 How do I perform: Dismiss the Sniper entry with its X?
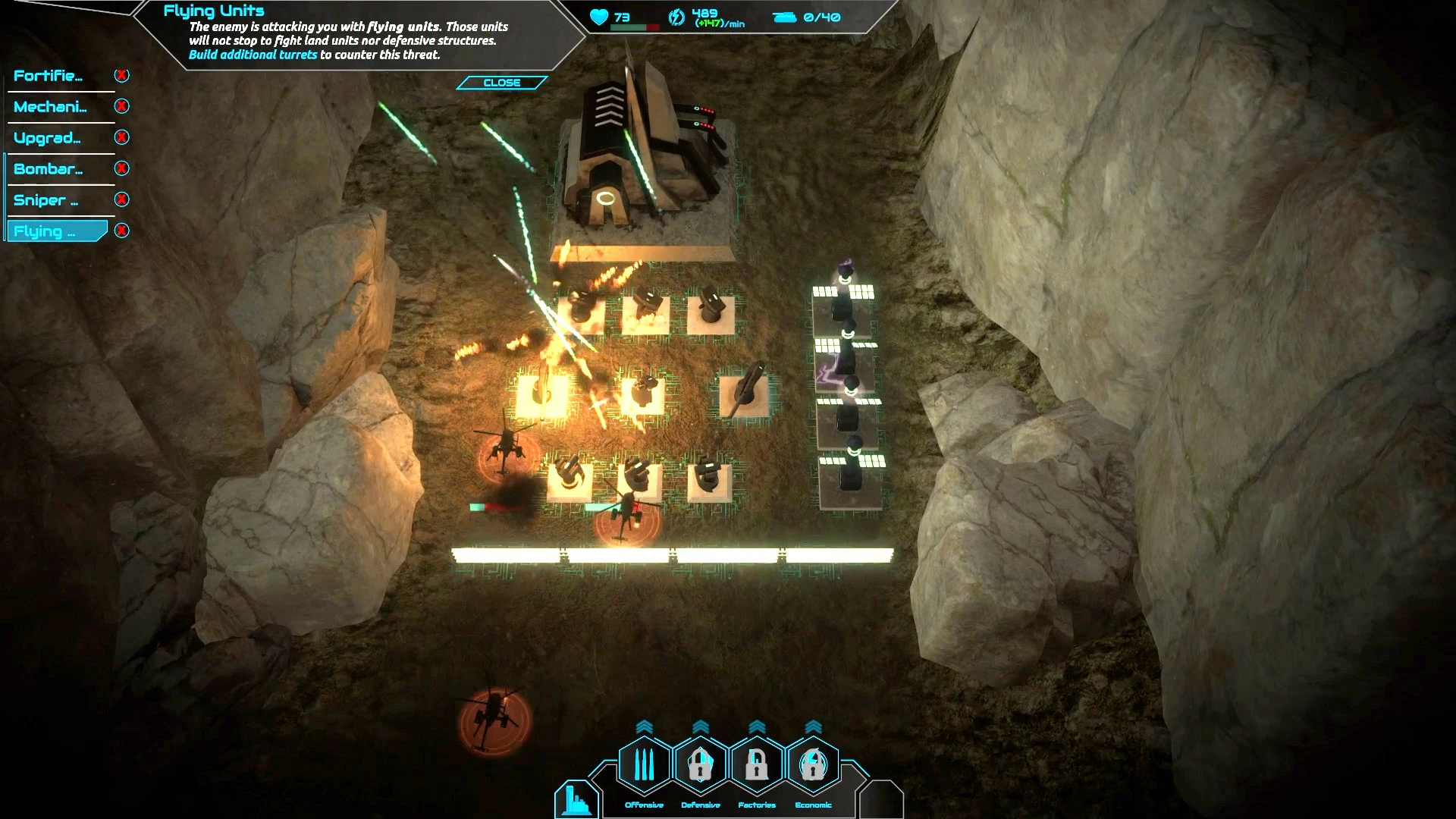121,199
